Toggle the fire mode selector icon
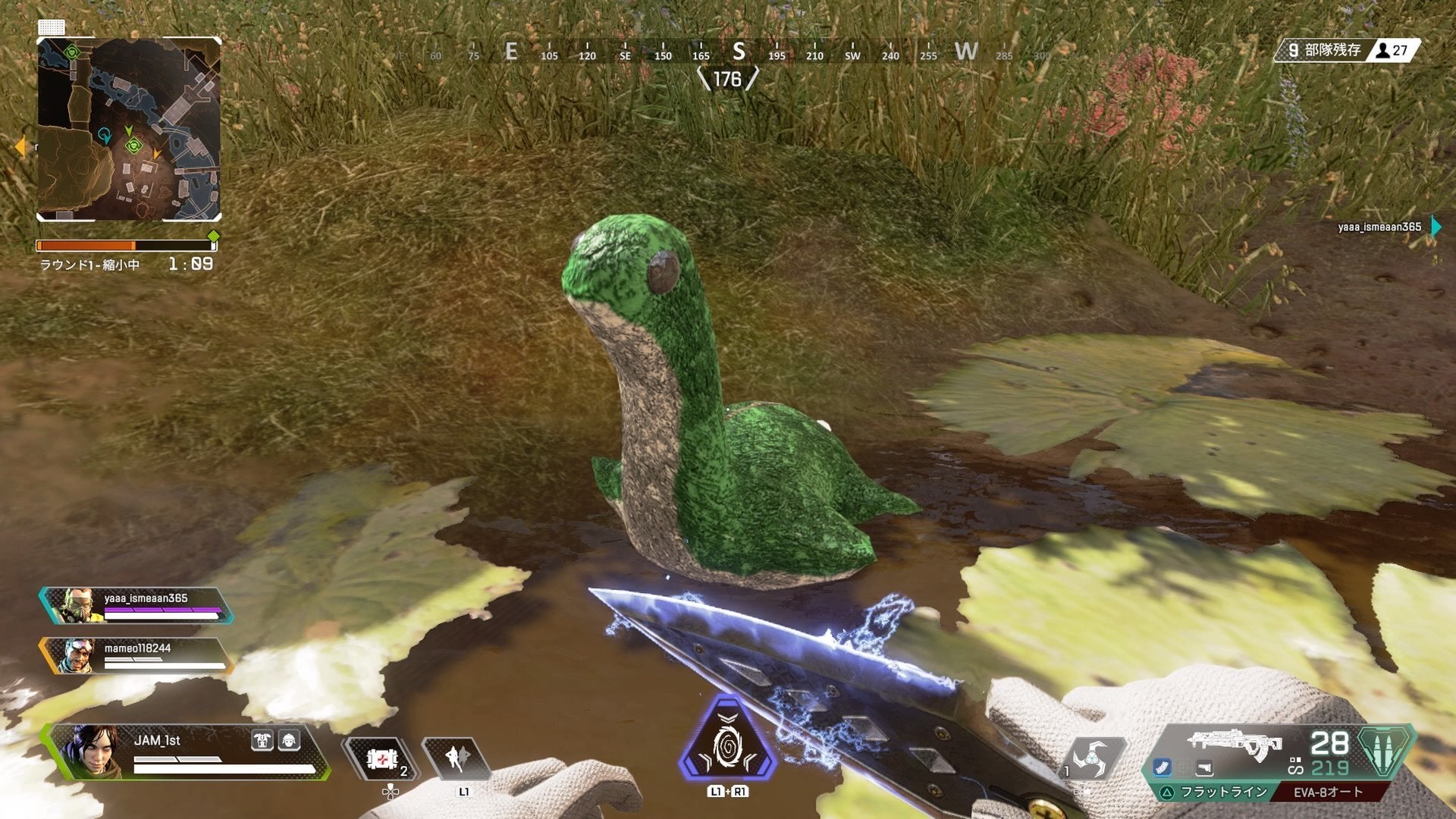Viewport: 1456px width, 819px height. click(x=1295, y=766)
